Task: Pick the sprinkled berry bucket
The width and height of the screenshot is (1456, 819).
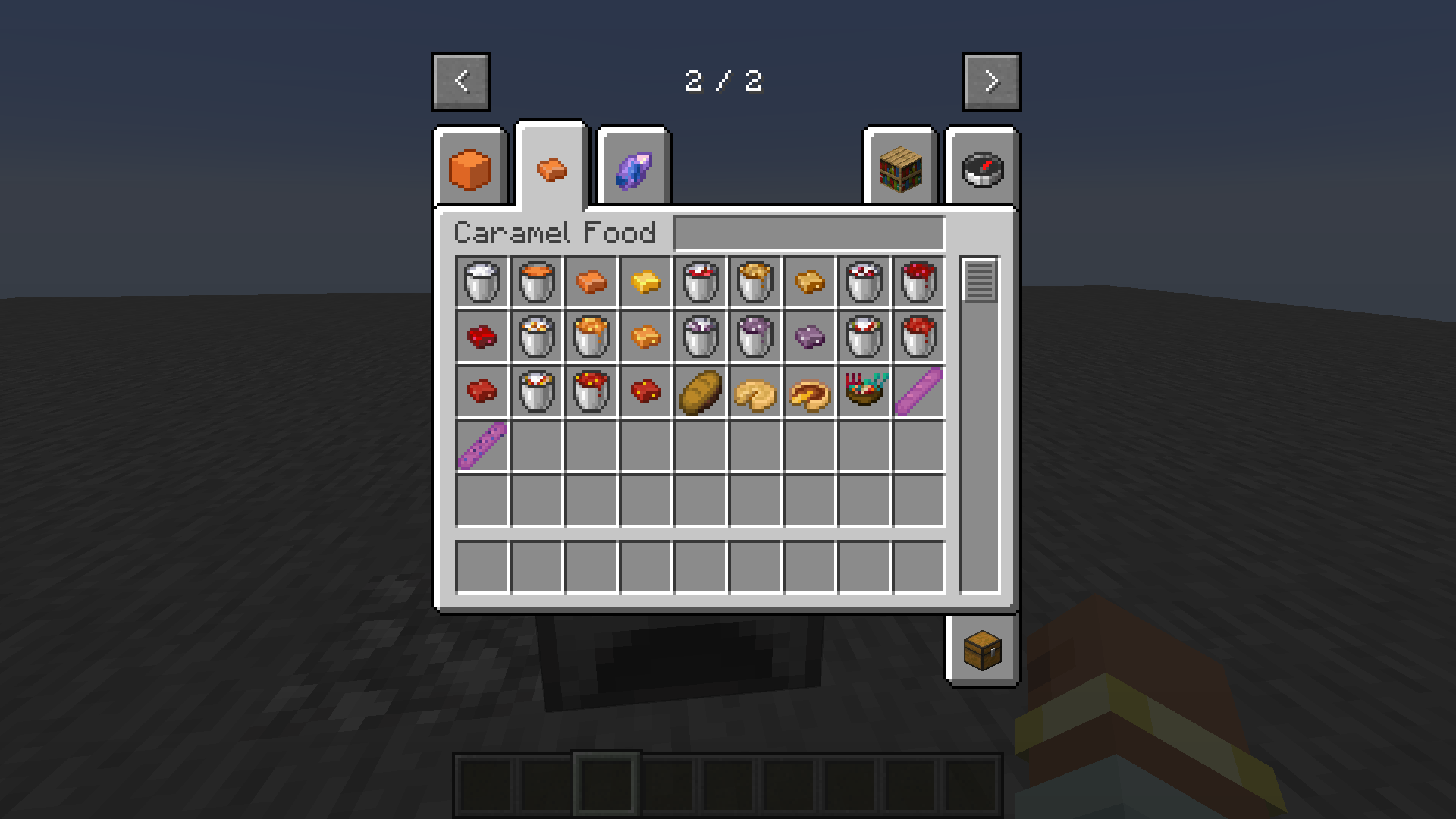Action: (863, 282)
